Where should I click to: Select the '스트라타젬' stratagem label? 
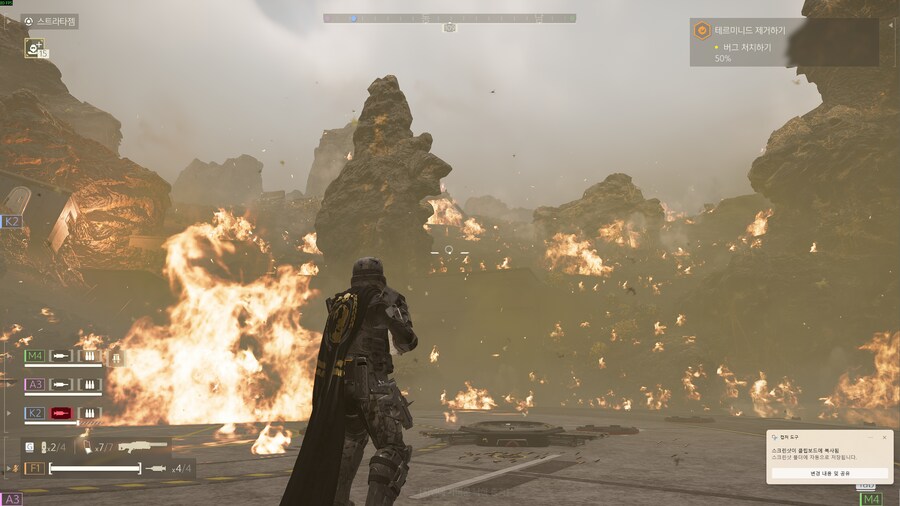tap(57, 21)
